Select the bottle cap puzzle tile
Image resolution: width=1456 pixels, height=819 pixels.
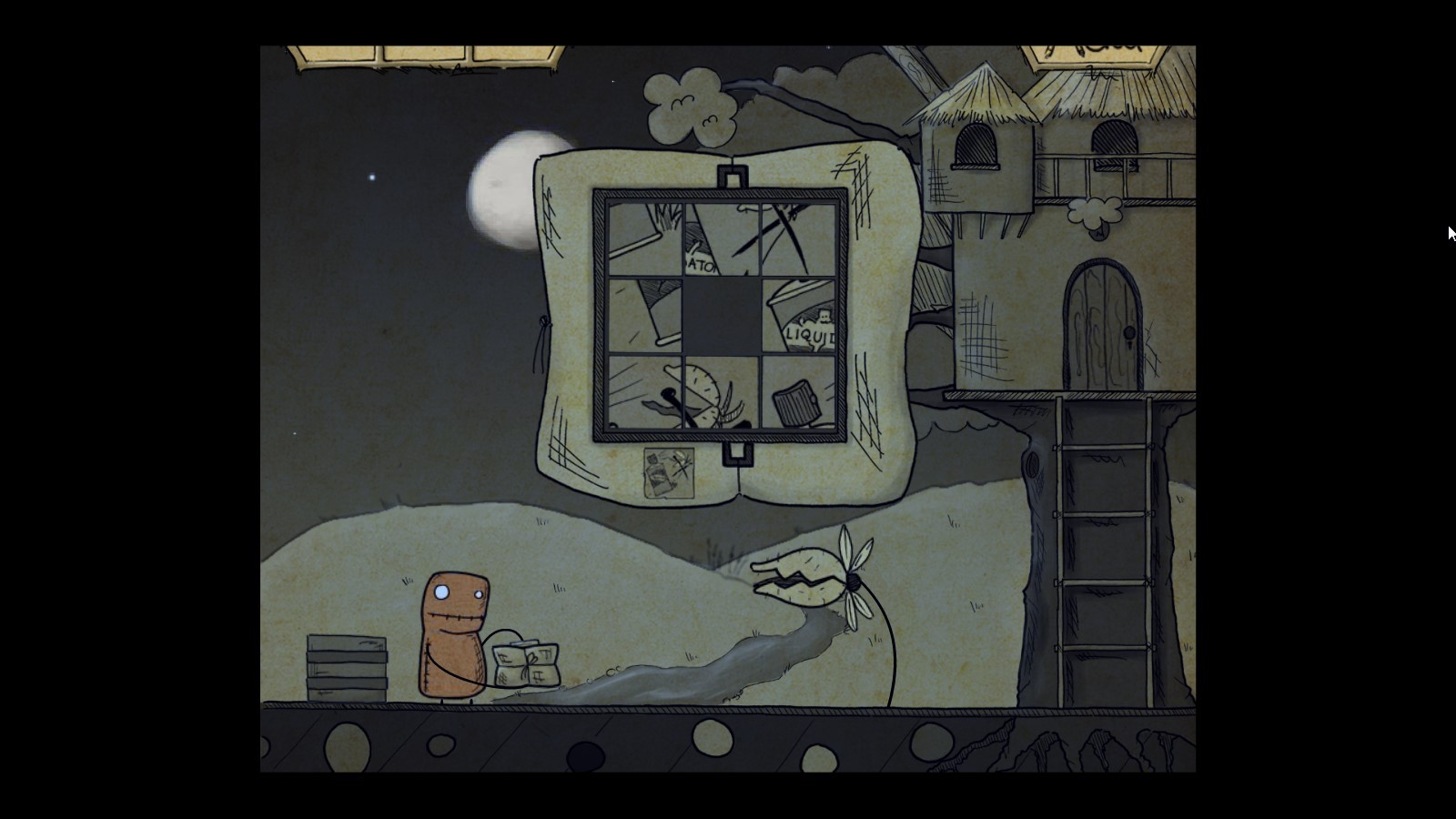(x=798, y=393)
